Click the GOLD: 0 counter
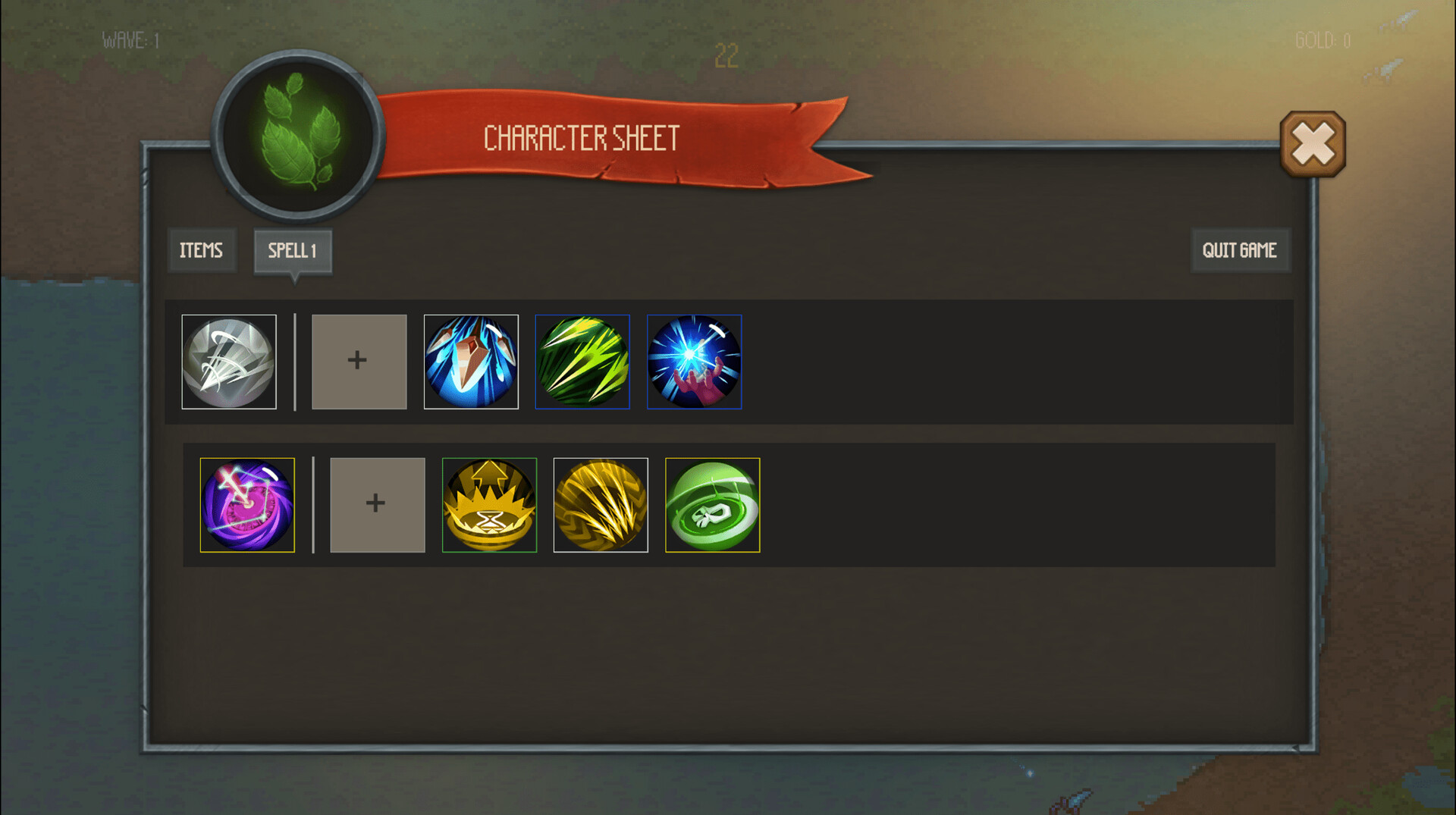The height and width of the screenshot is (815, 1456). click(x=1321, y=42)
